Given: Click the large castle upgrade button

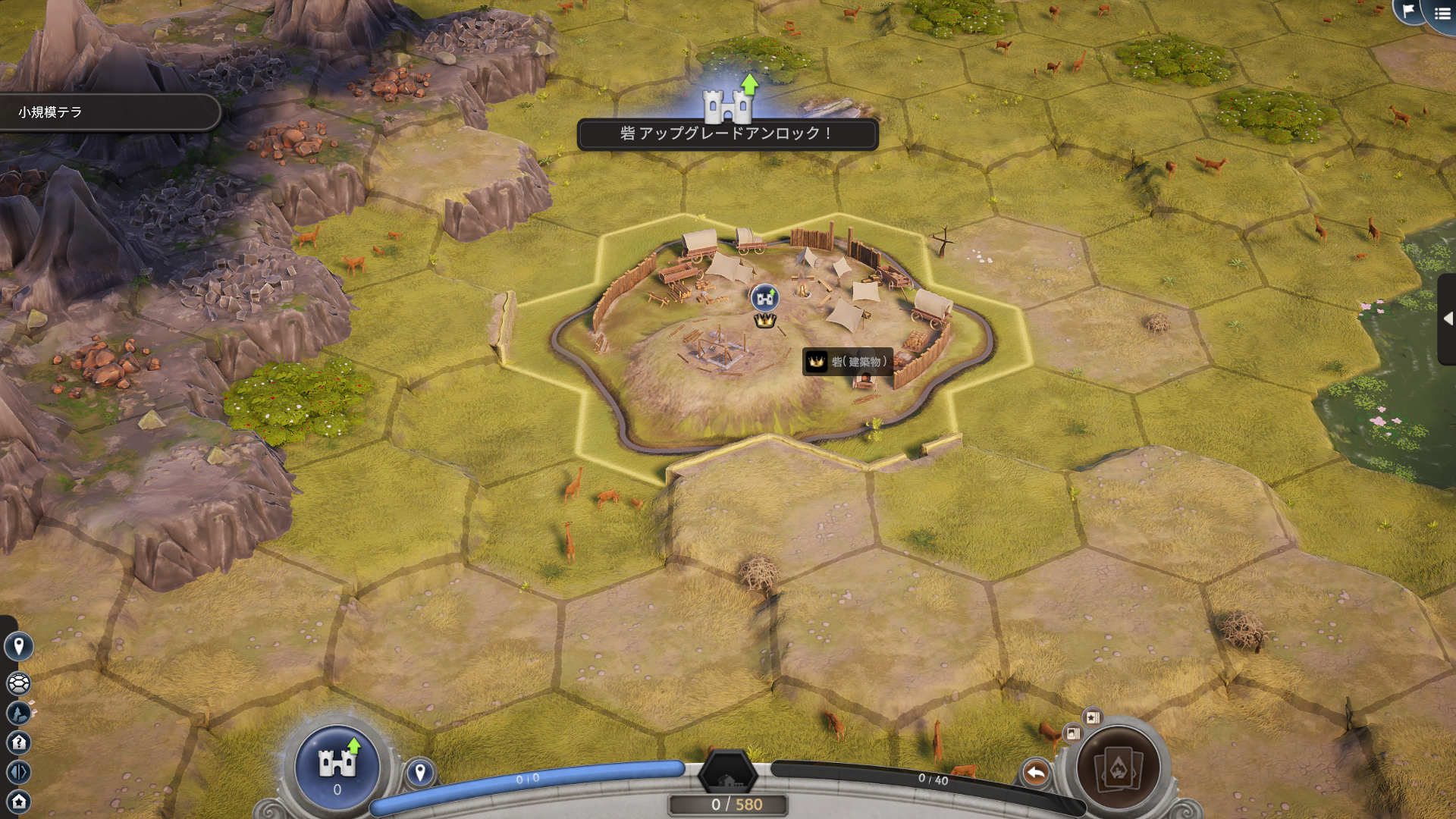Looking at the screenshot, I should (x=337, y=766).
